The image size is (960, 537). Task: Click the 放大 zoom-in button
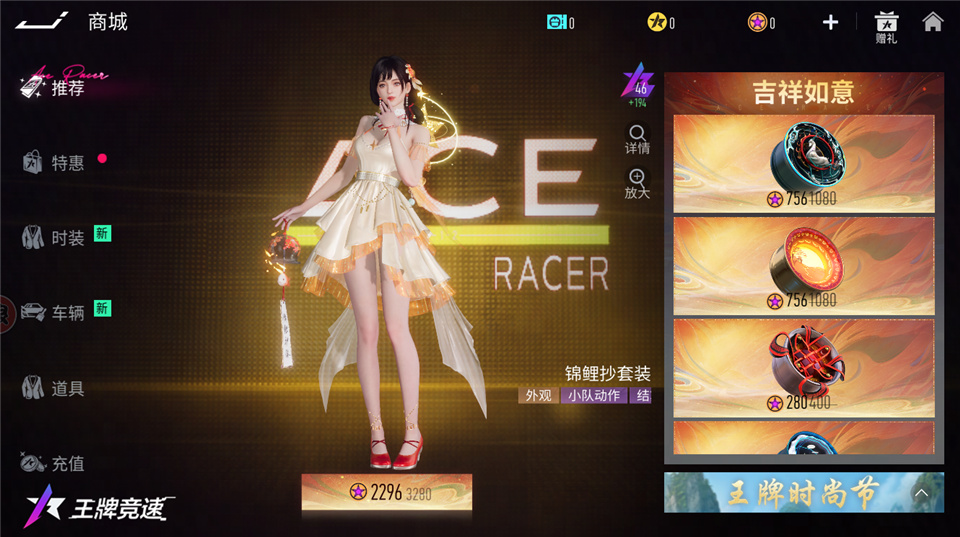coord(637,184)
